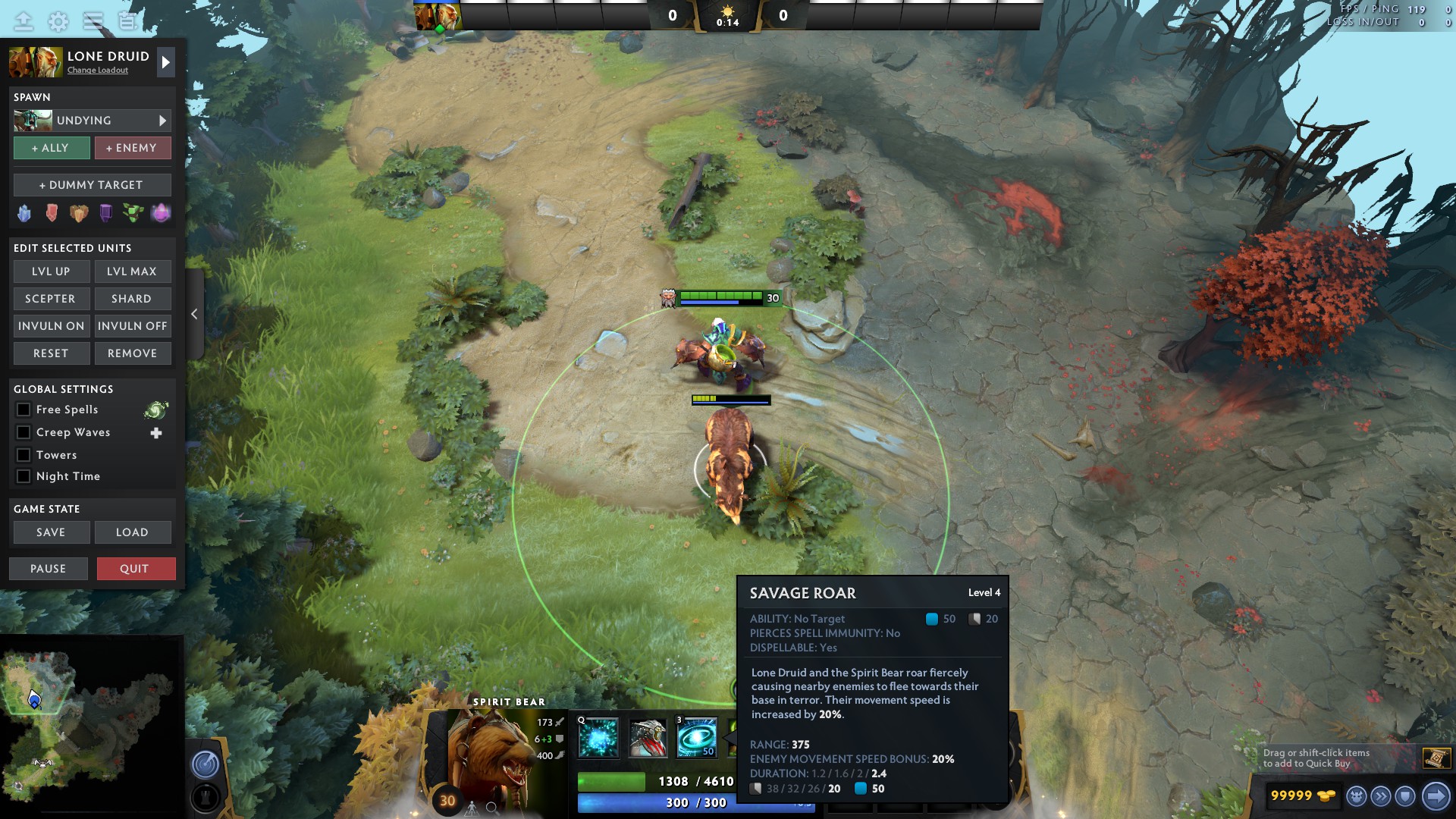Select the blue Haste rune icon
This screenshot has height=819, width=1456.
24,213
